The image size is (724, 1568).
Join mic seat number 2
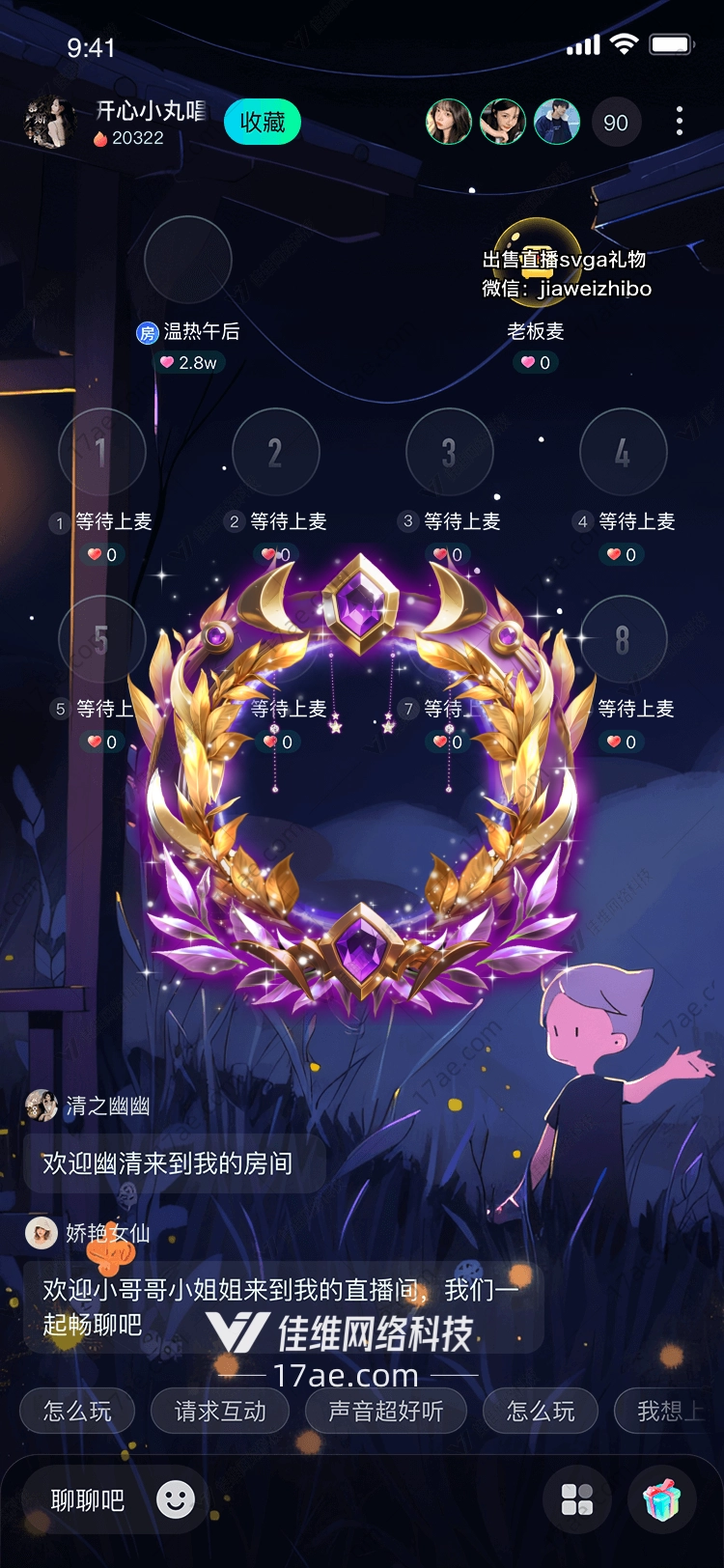click(x=276, y=452)
